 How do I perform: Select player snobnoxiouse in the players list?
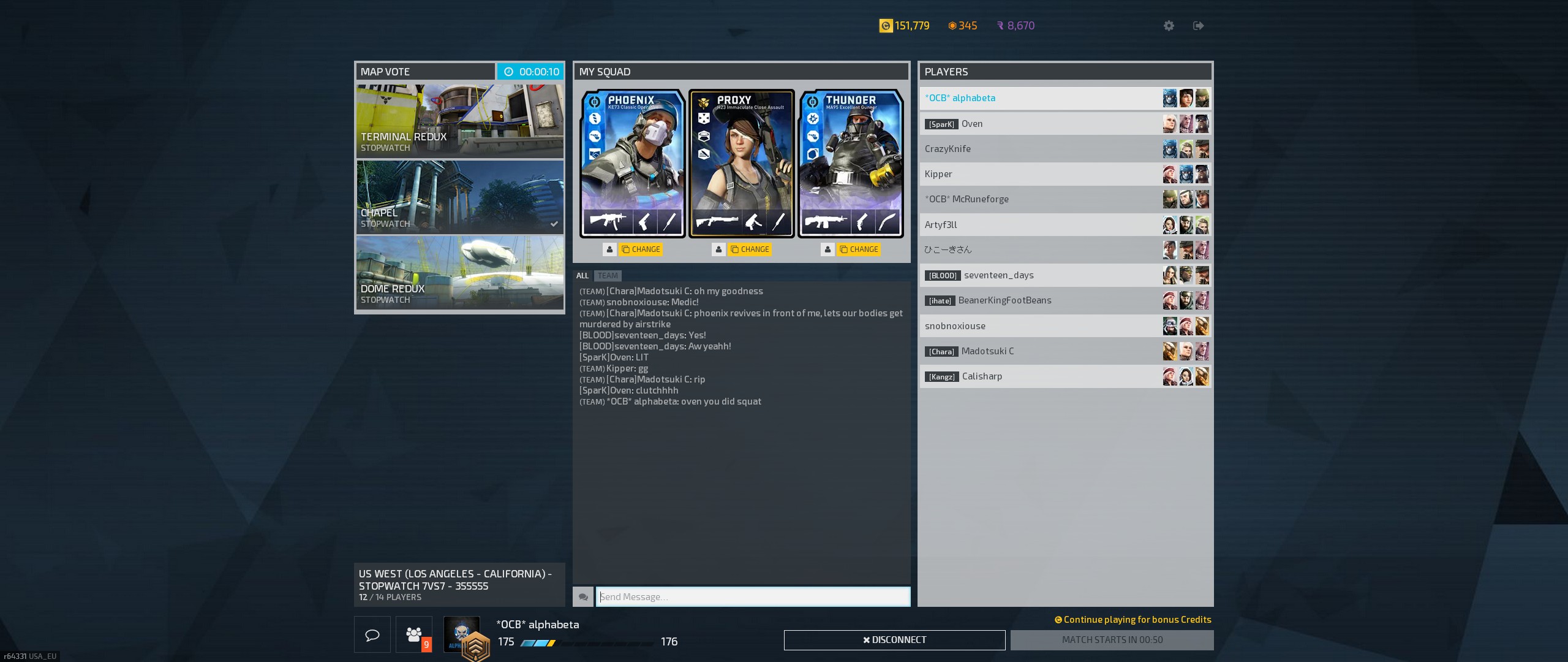tap(1041, 326)
